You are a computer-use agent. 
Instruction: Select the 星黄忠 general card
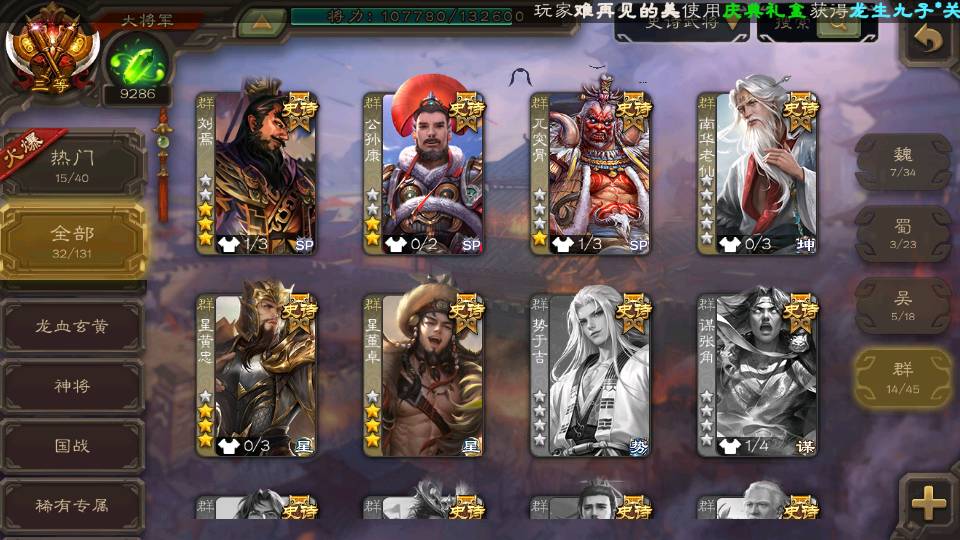coord(256,375)
